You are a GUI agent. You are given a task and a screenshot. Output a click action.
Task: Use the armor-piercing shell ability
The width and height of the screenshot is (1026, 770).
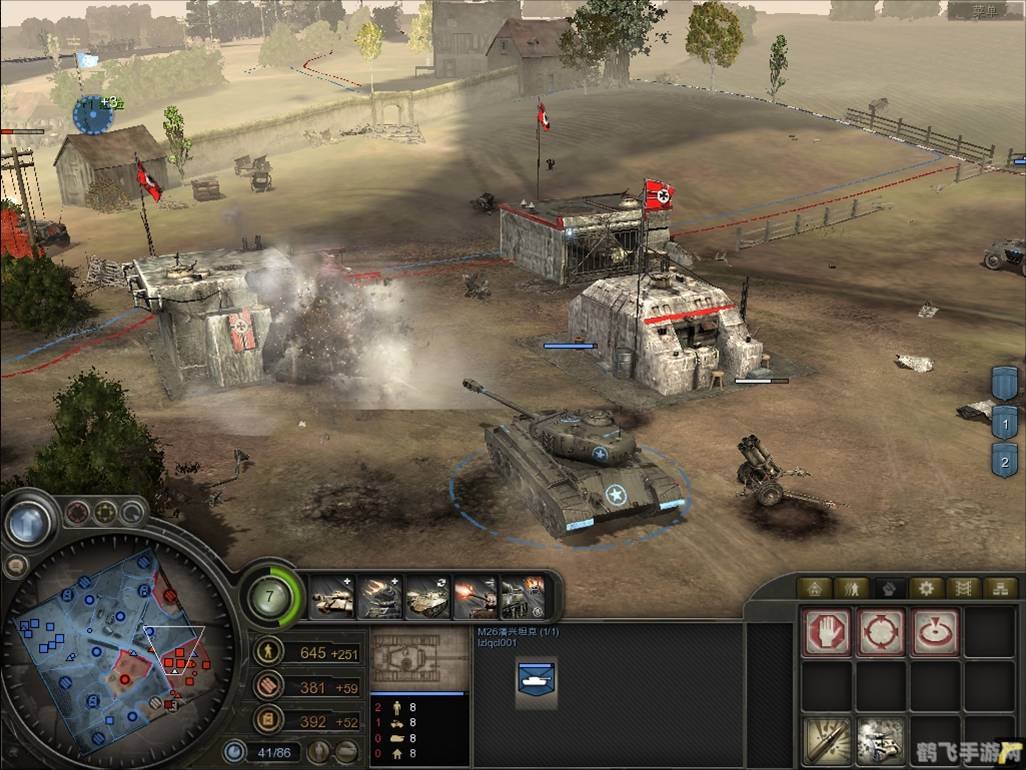(826, 741)
